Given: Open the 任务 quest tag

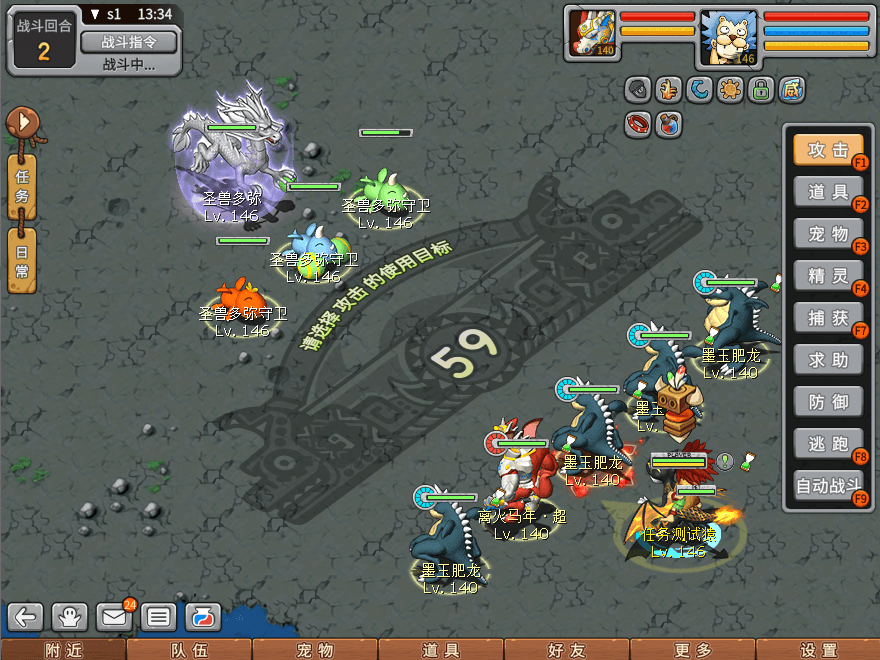Looking at the screenshot, I should click(22, 187).
